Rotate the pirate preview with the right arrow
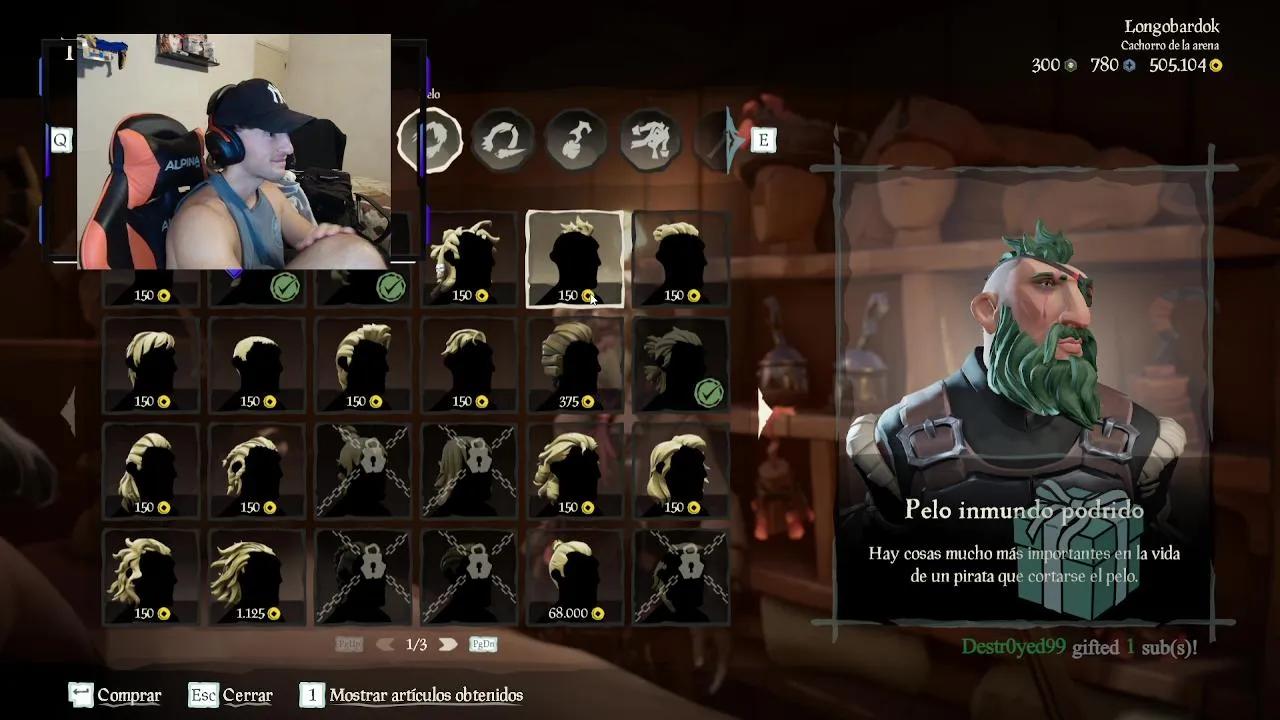1280x720 pixels. (765, 412)
